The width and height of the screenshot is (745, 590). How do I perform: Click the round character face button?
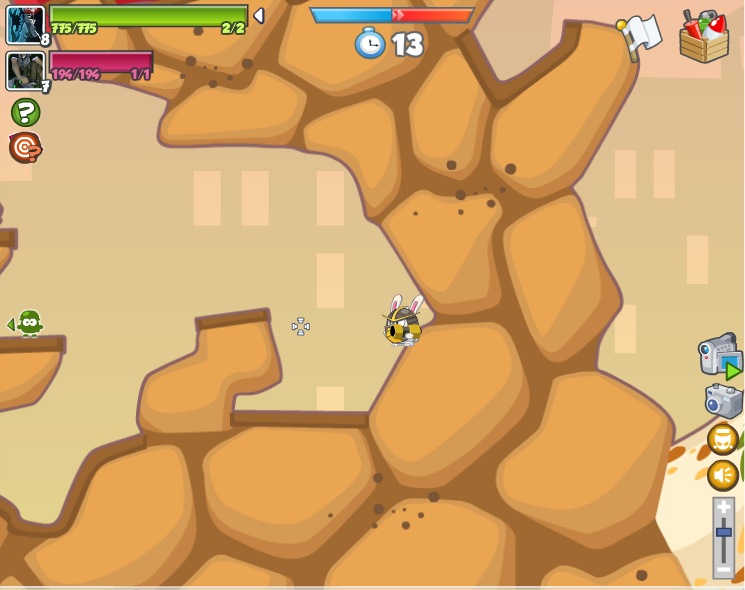click(x=723, y=439)
